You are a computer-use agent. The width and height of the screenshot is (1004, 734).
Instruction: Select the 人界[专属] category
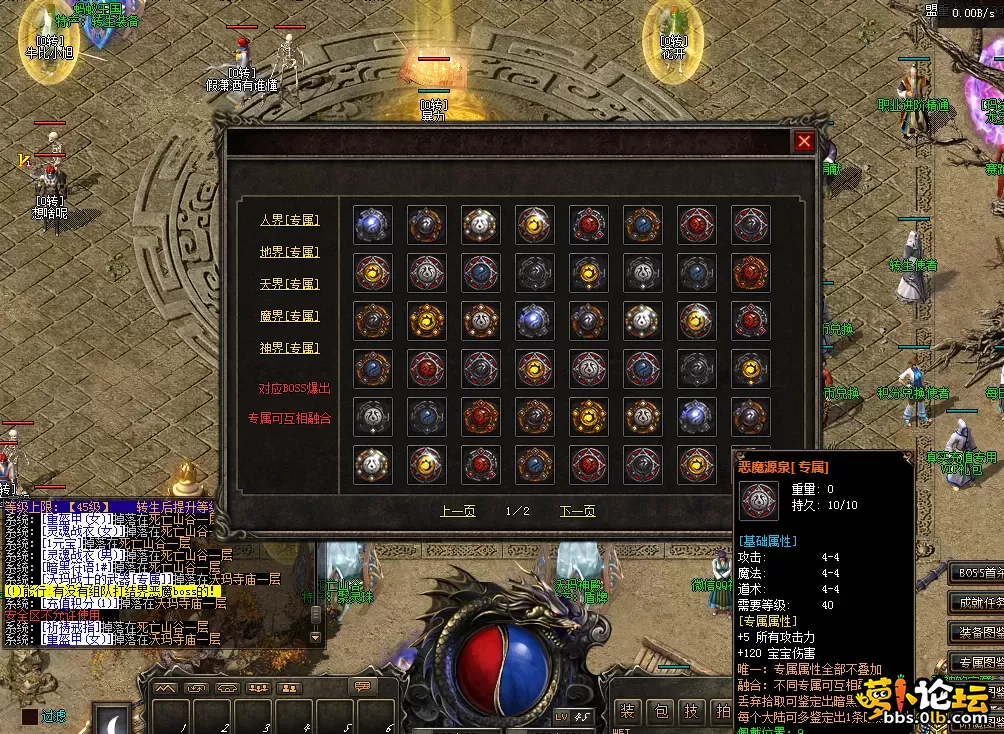(288, 220)
